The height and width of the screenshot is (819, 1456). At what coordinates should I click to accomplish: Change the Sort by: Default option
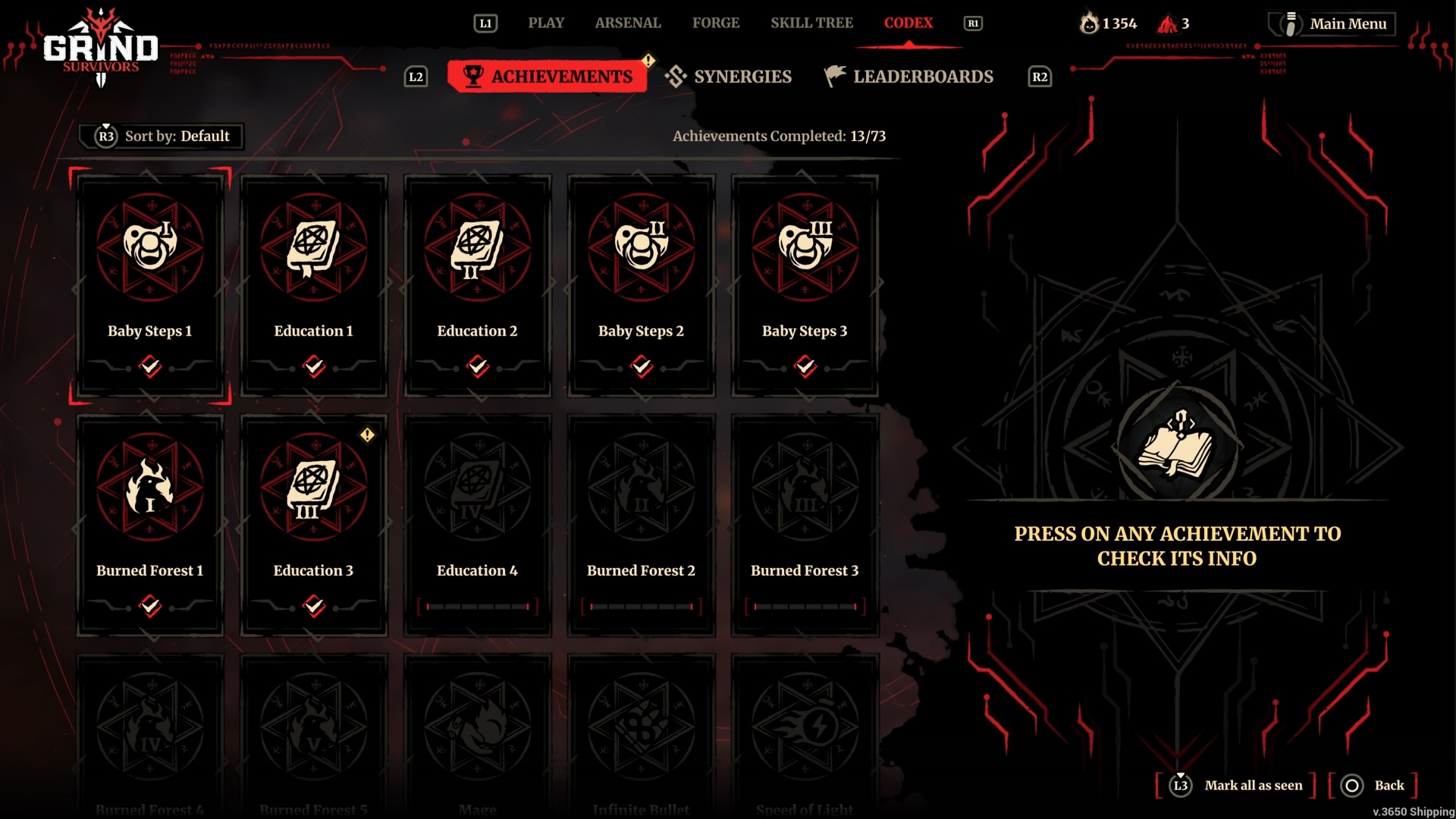[162, 136]
